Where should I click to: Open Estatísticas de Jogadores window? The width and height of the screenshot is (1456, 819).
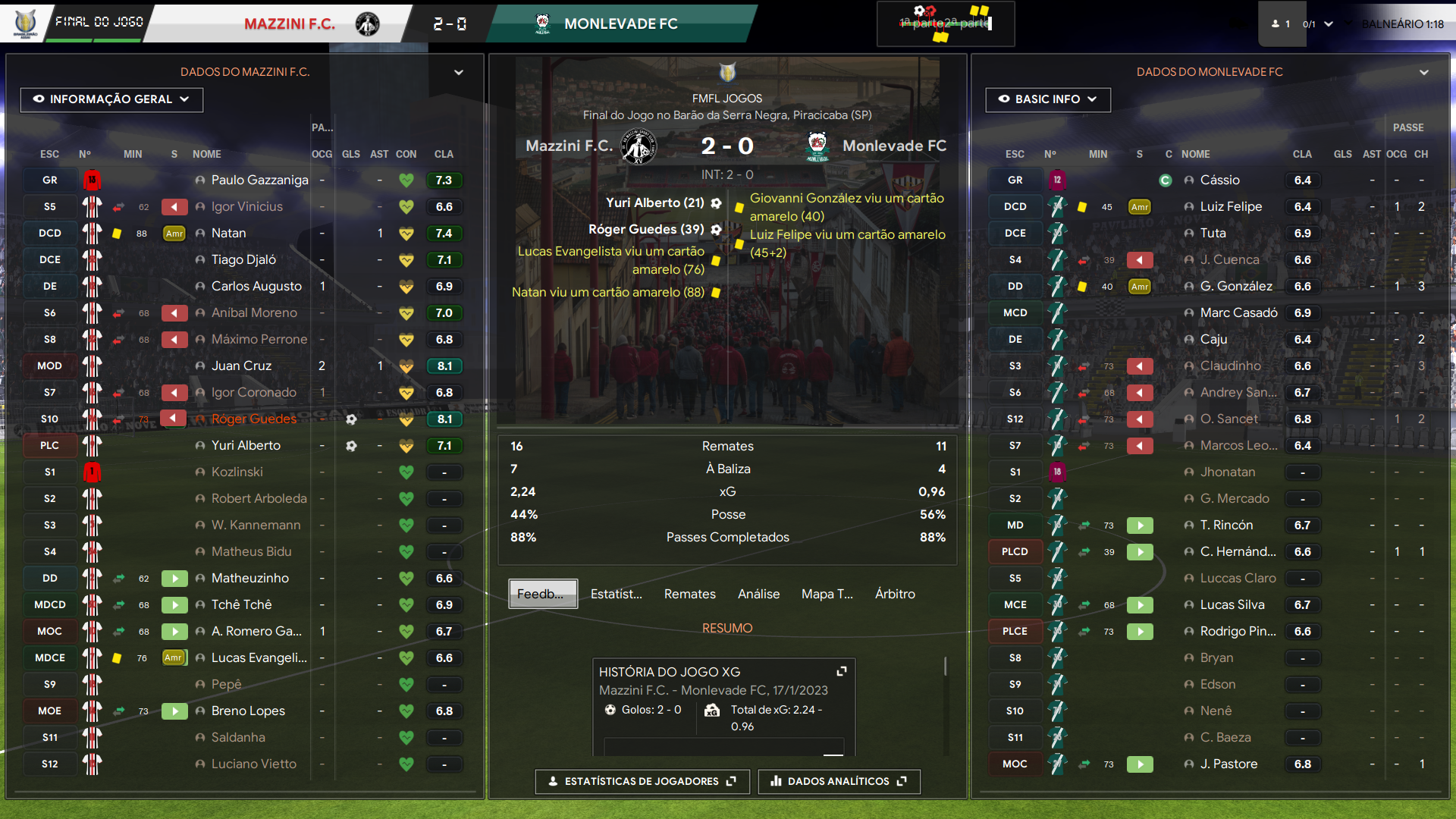[x=642, y=781]
